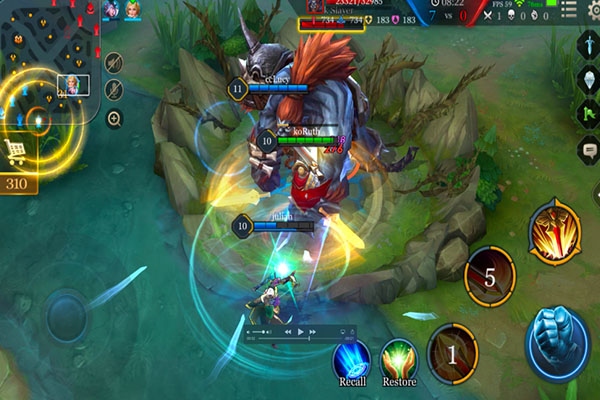The width and height of the screenshot is (600, 400).
Task: Toggle the muted speaker icon
Action: tap(114, 62)
